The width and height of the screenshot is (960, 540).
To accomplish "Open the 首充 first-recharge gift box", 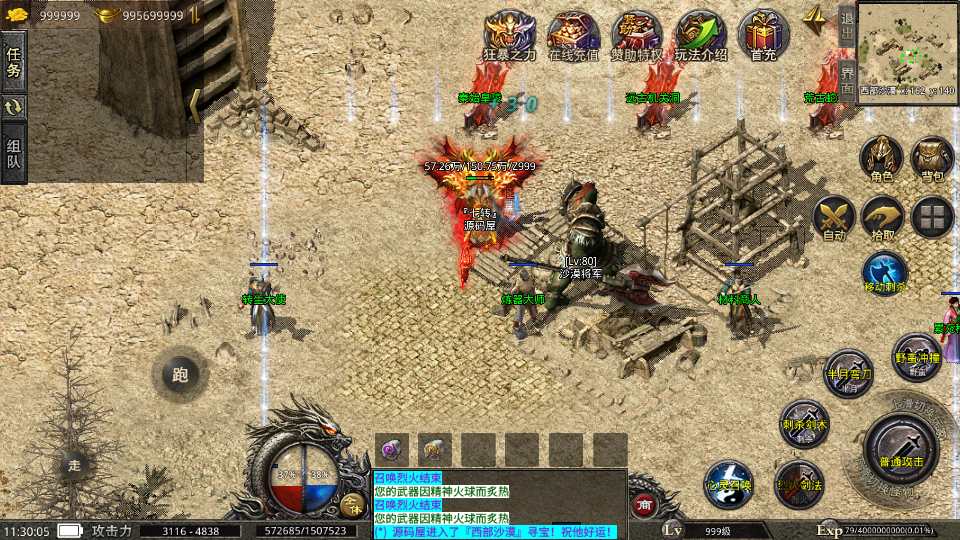I will pyautogui.click(x=763, y=36).
